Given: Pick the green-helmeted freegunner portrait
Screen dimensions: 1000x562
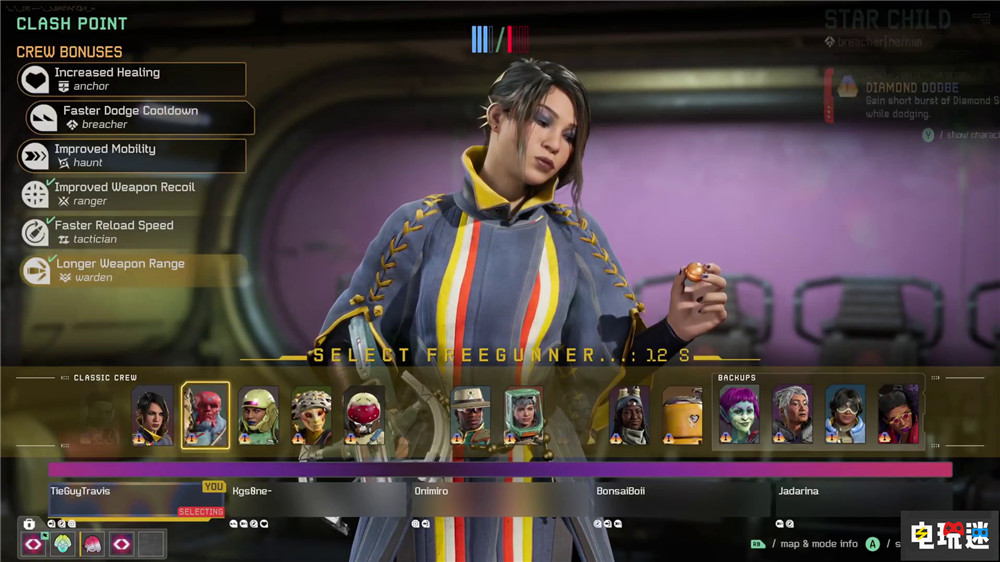Looking at the screenshot, I should [x=258, y=414].
